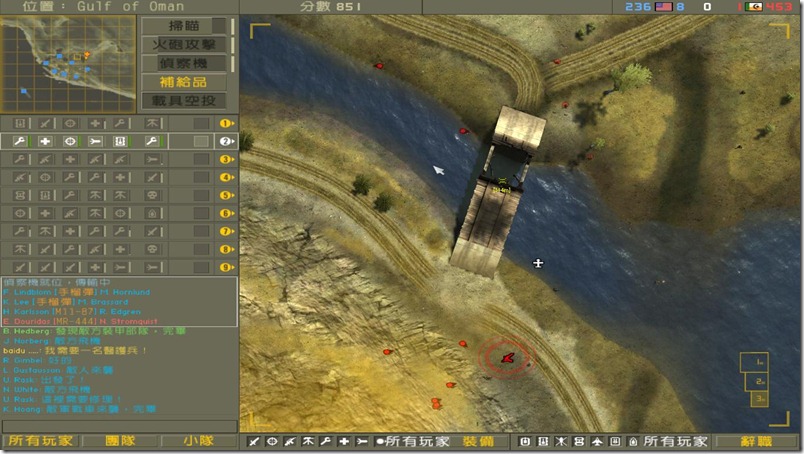Choose squad number 9 row
Image resolution: width=804 pixels, height=454 pixels.
tap(120, 267)
